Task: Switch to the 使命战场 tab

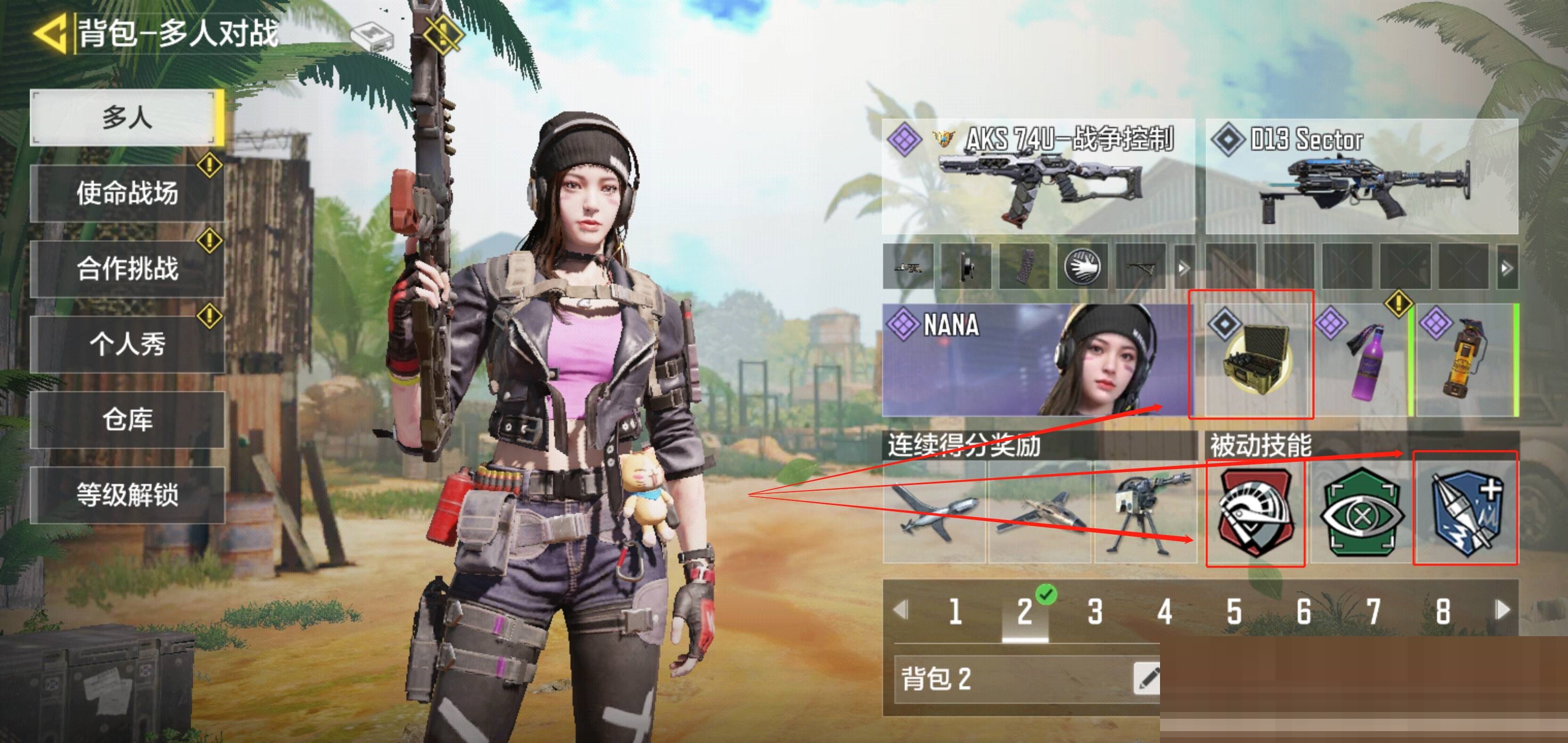Action: [x=126, y=193]
